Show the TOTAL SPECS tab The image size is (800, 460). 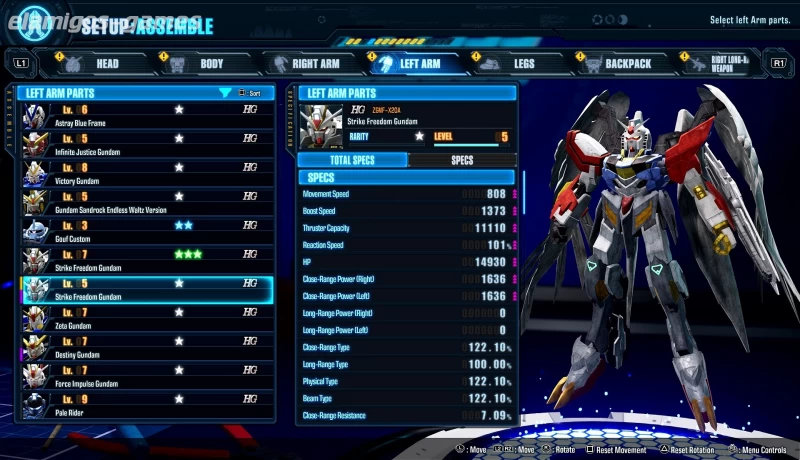click(x=353, y=160)
